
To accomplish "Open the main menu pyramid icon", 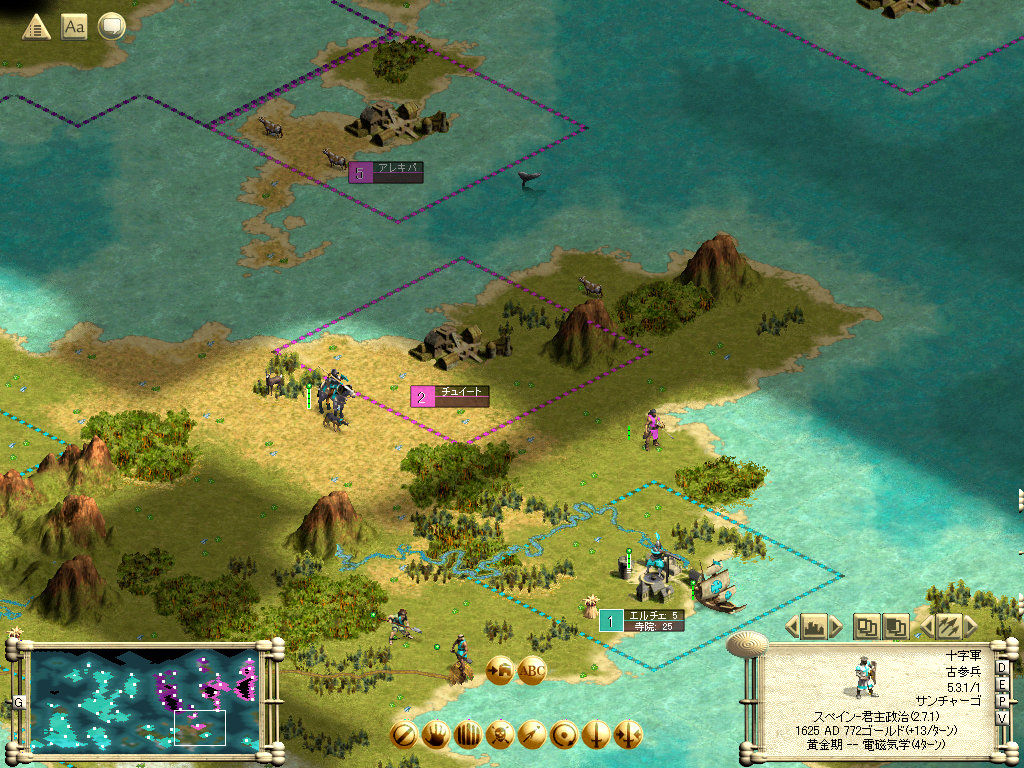I will [37, 26].
